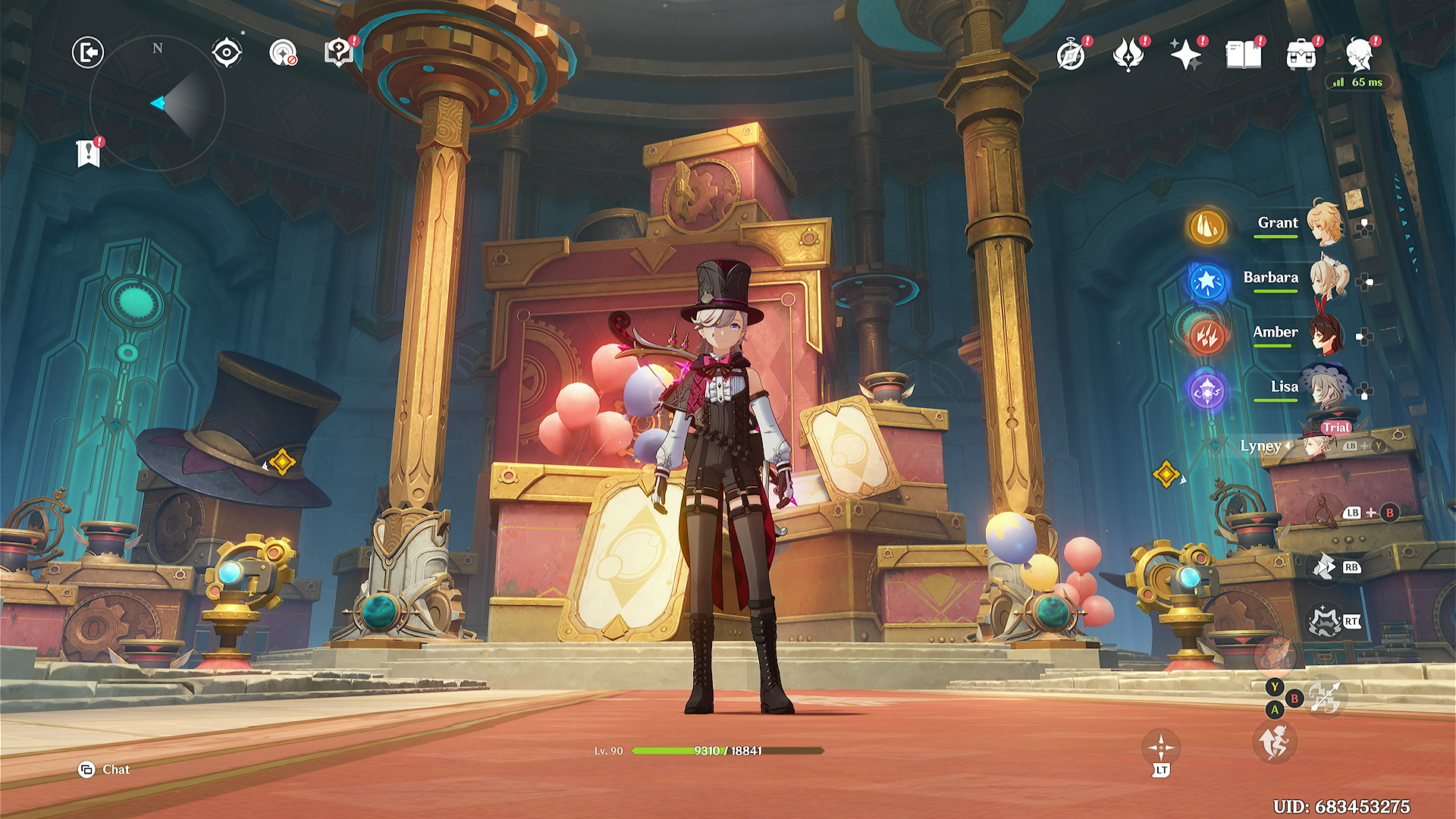Screen dimensions: 1456x819
Task: Open the minimap compass
Action: [x=158, y=102]
